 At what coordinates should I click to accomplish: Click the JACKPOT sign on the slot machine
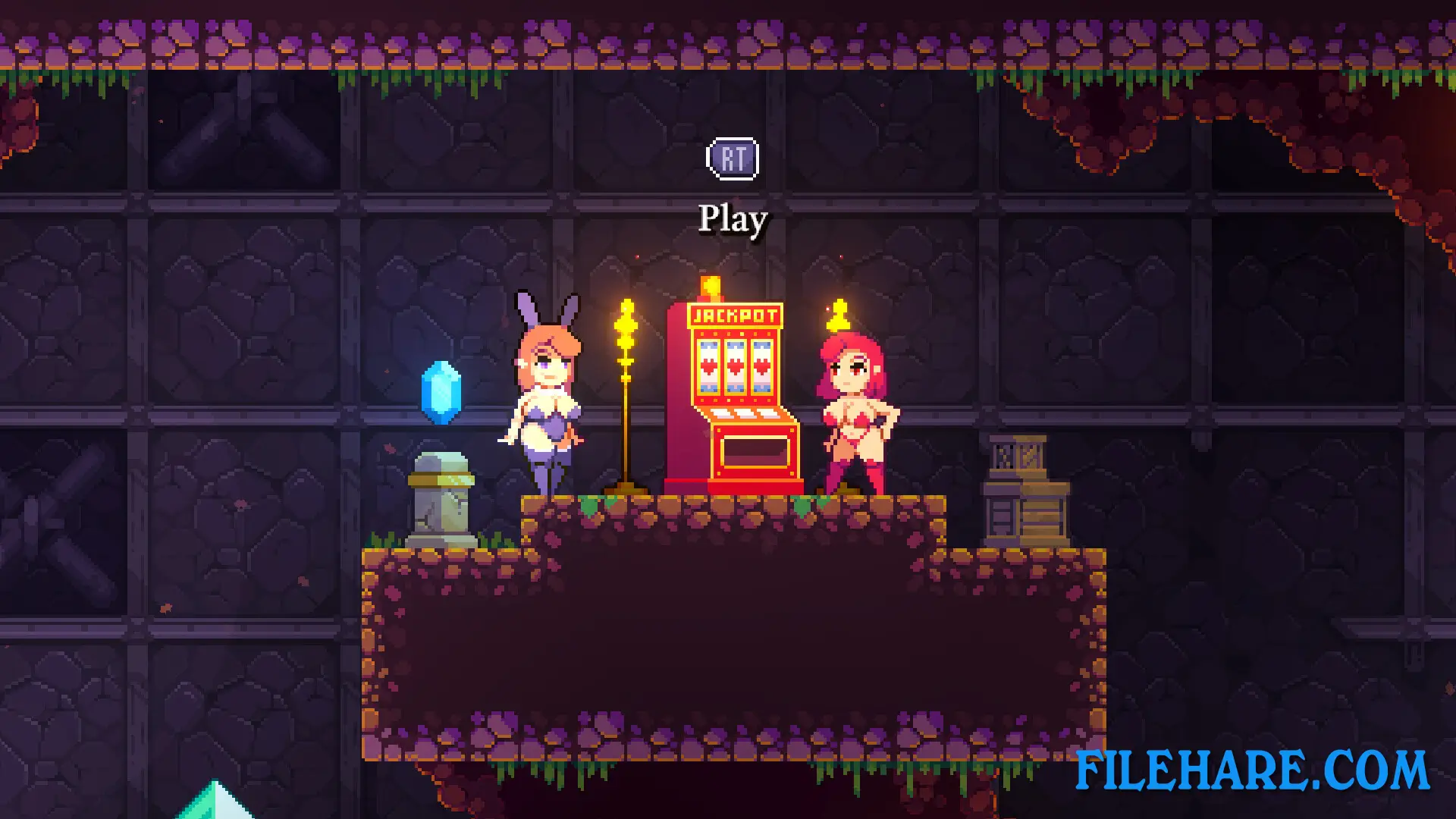734,315
